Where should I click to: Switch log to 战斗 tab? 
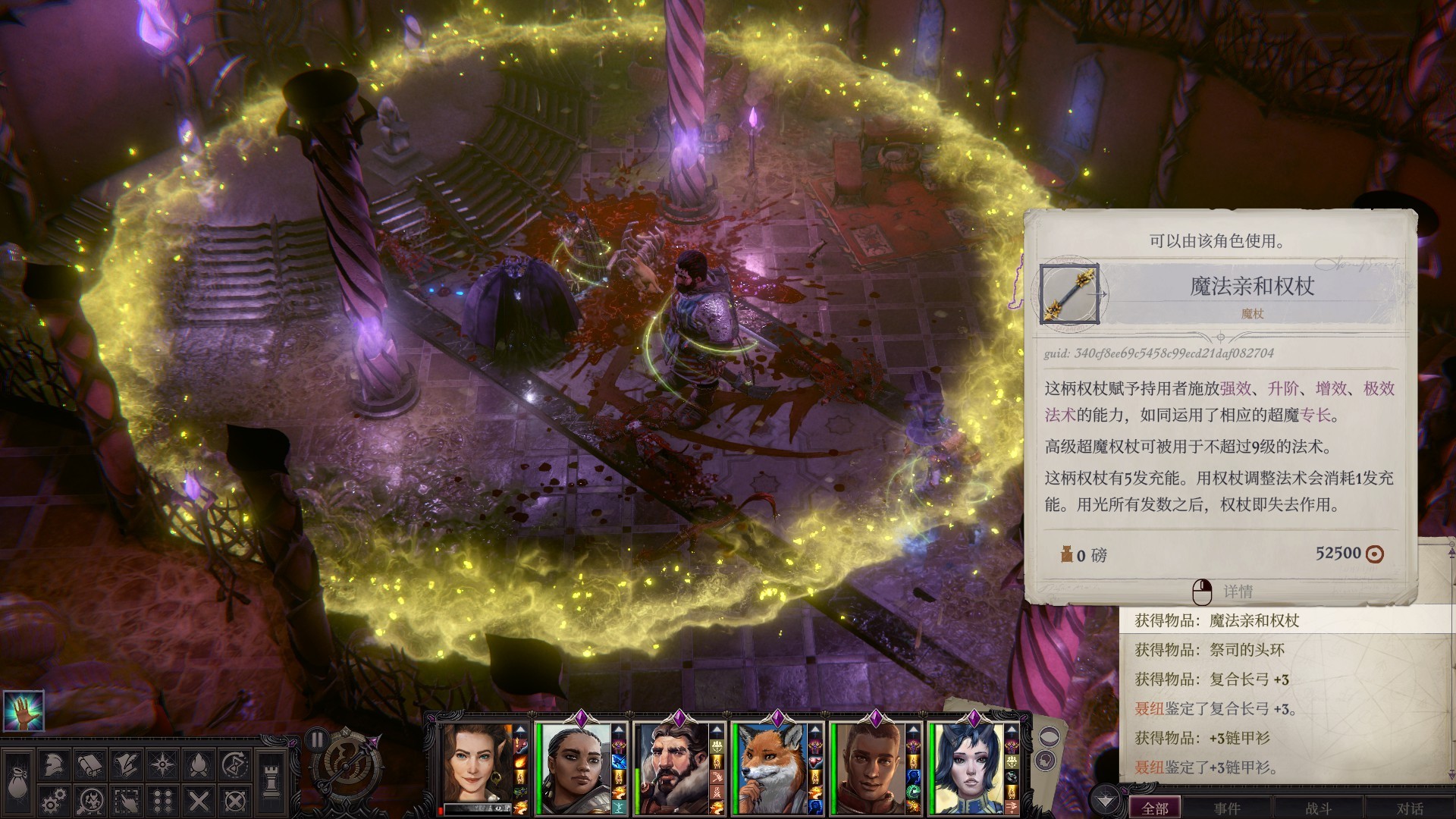coord(1319,808)
